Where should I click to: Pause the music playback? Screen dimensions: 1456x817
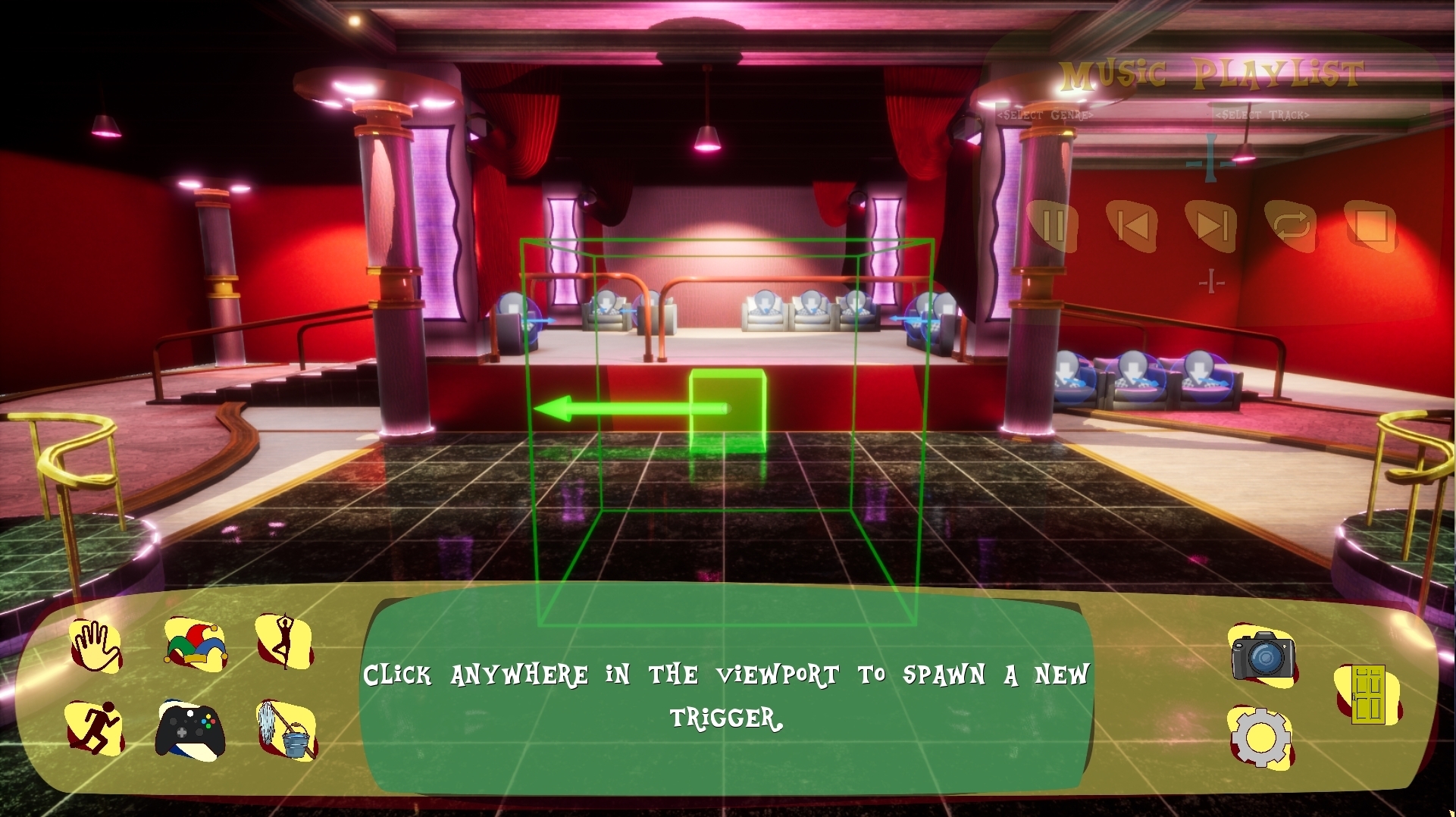tap(1054, 226)
